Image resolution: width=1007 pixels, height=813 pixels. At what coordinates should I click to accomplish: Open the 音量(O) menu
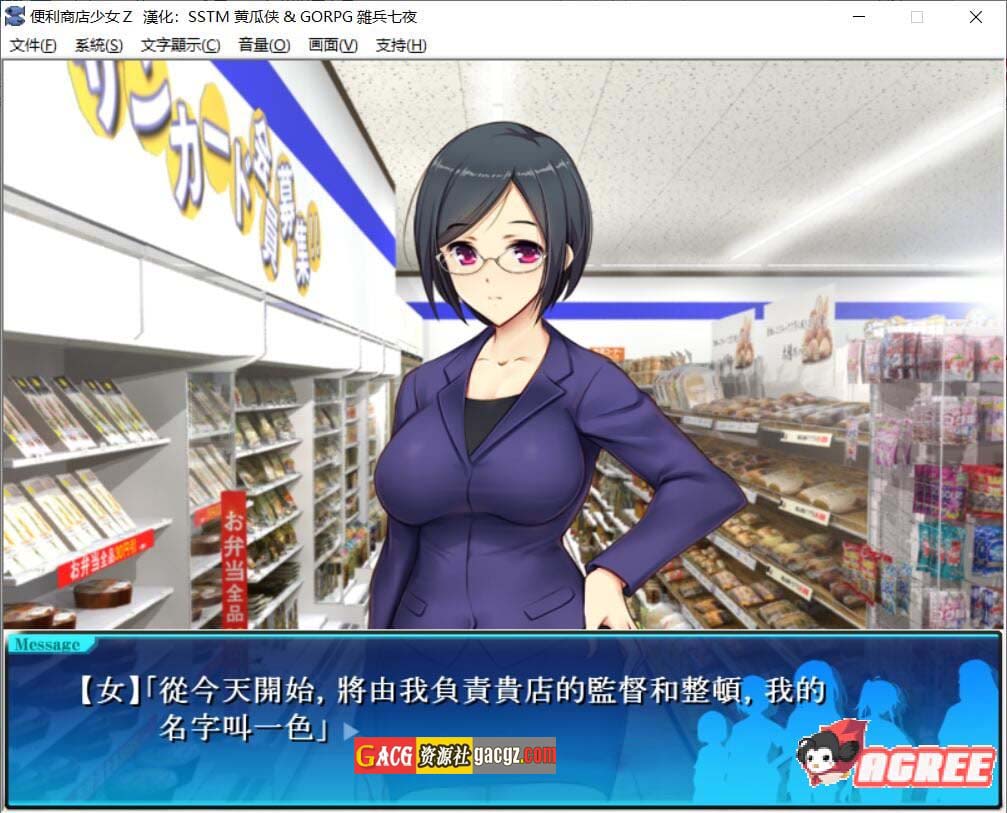coord(264,45)
